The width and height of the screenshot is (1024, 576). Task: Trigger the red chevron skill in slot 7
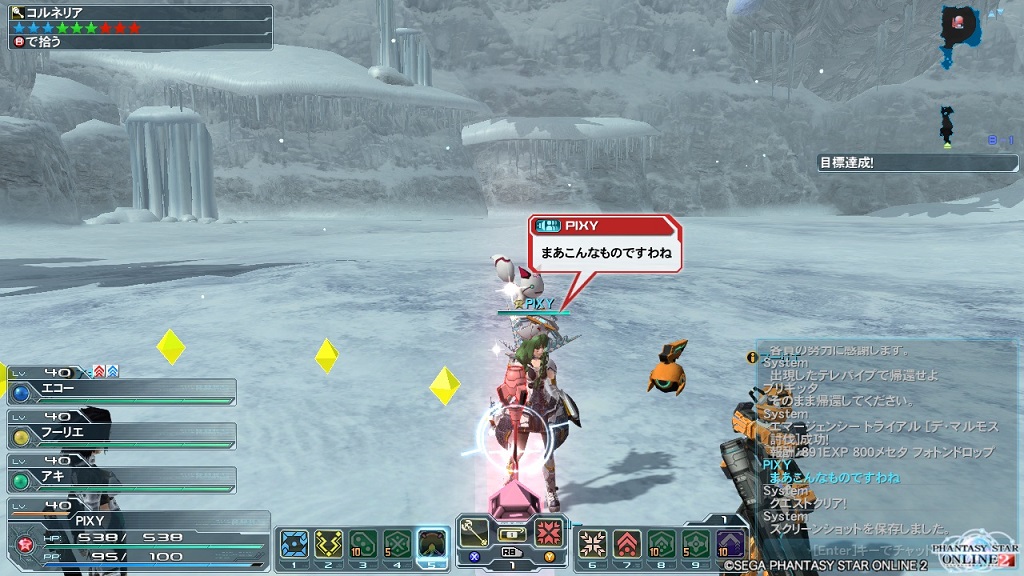pos(627,543)
